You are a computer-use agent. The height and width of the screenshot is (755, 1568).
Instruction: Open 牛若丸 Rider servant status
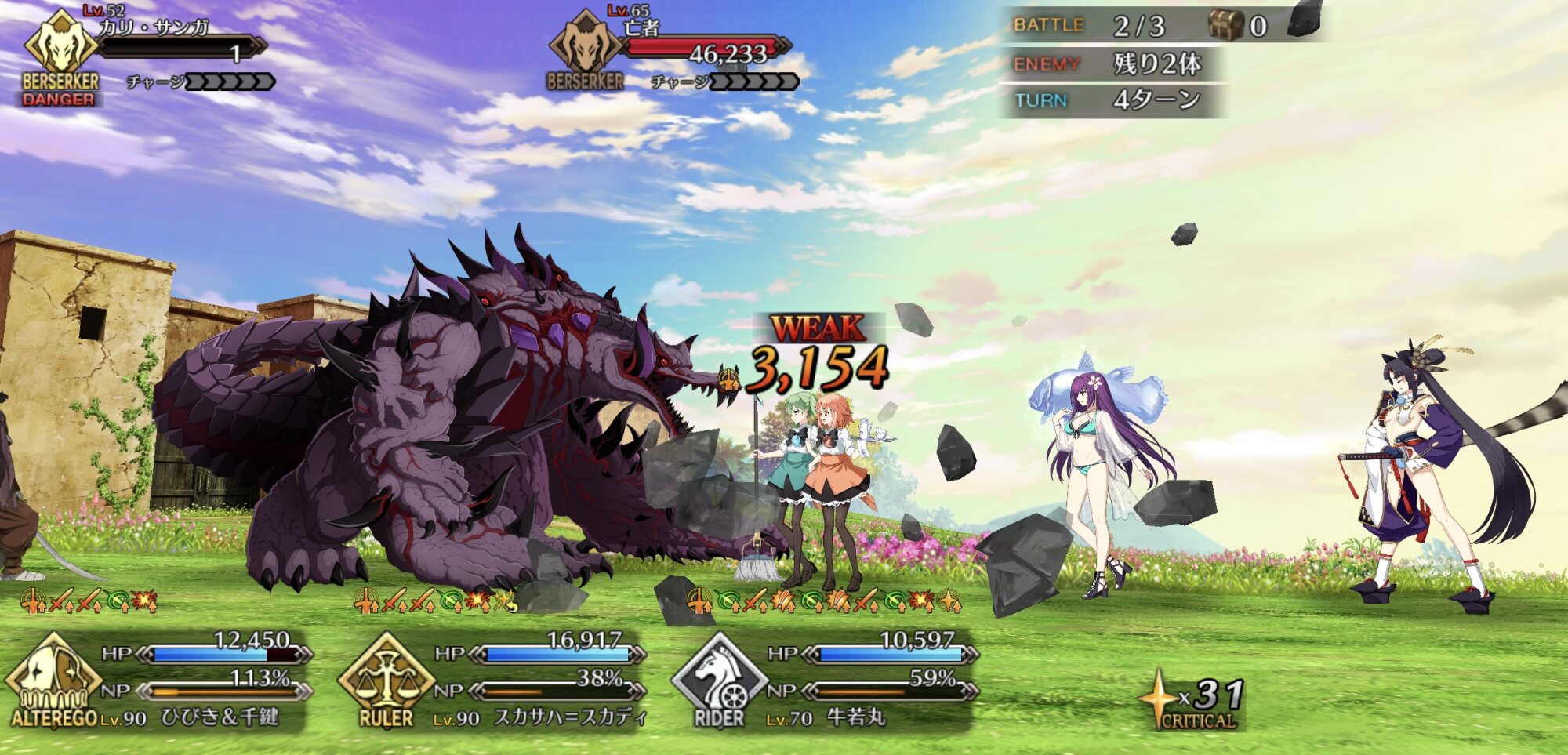click(823, 682)
